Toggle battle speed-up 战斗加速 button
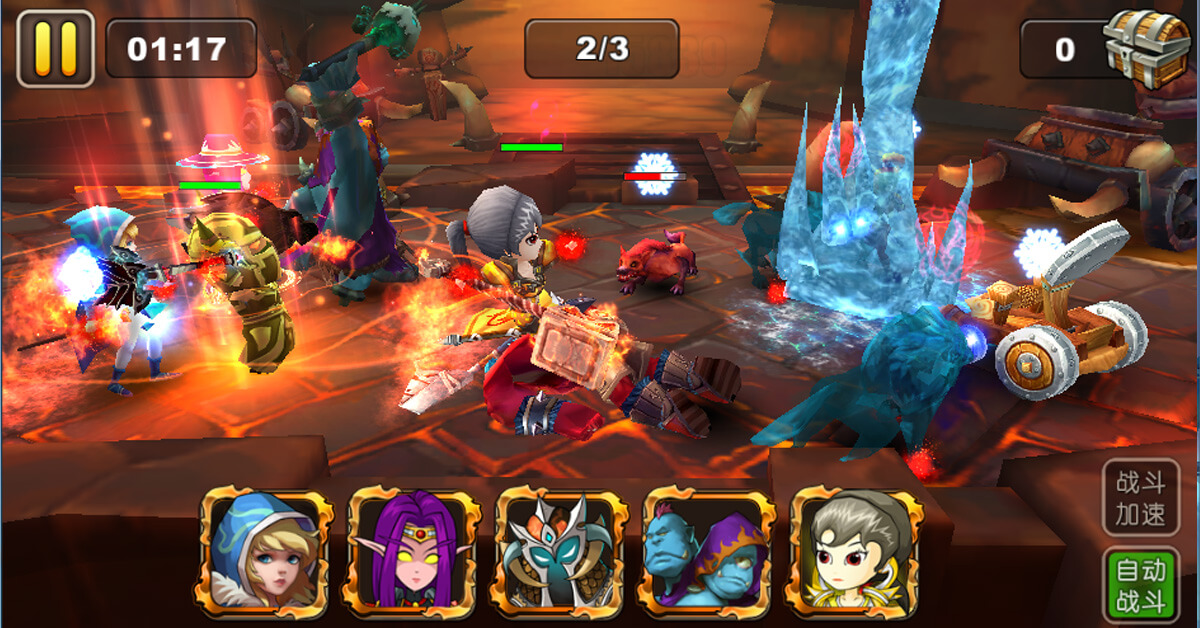 coord(1141,500)
